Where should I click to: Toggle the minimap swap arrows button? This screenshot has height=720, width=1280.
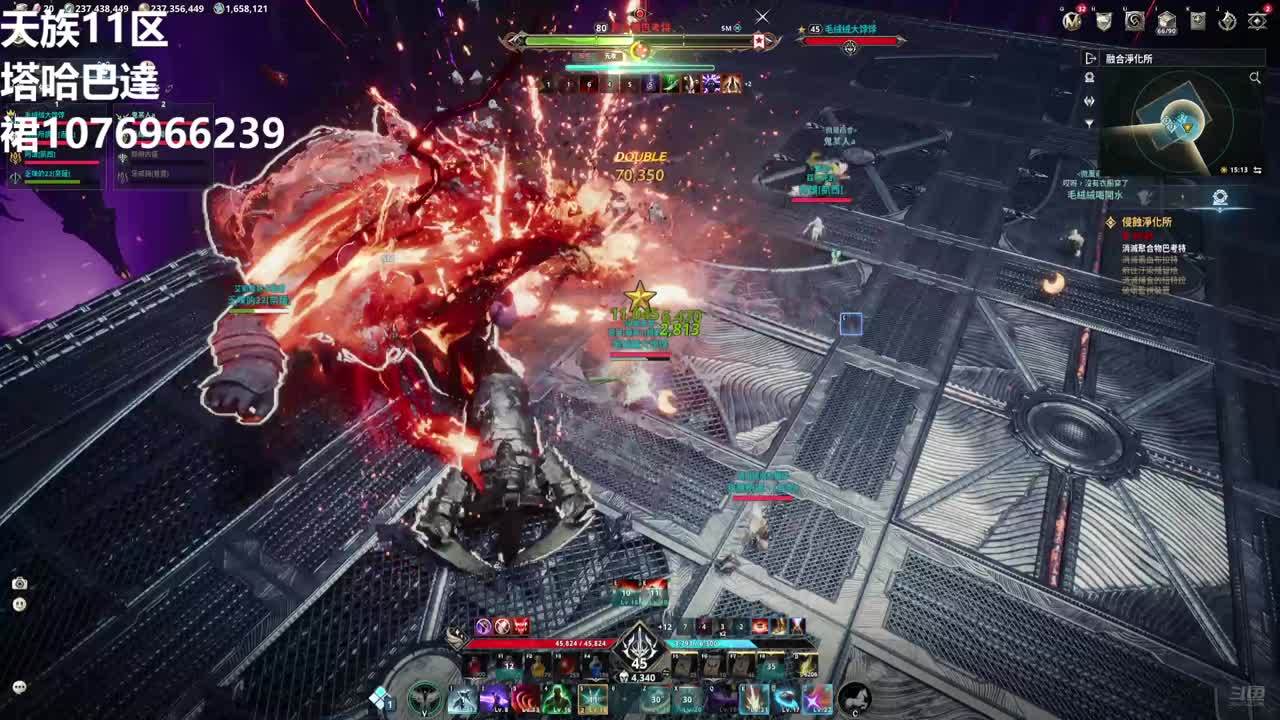click(x=1257, y=171)
